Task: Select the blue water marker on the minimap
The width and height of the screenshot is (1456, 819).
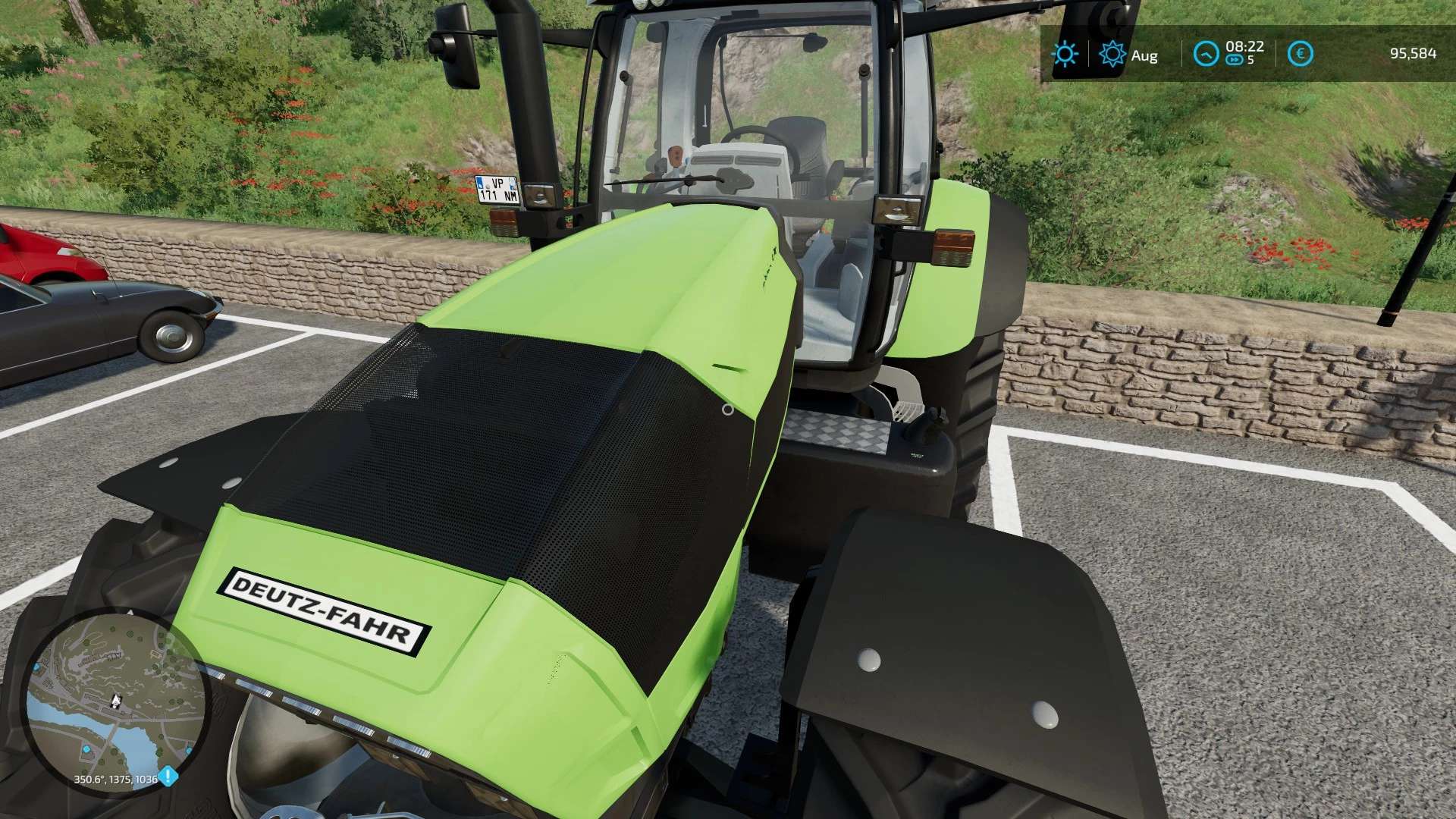Action: (86, 749)
